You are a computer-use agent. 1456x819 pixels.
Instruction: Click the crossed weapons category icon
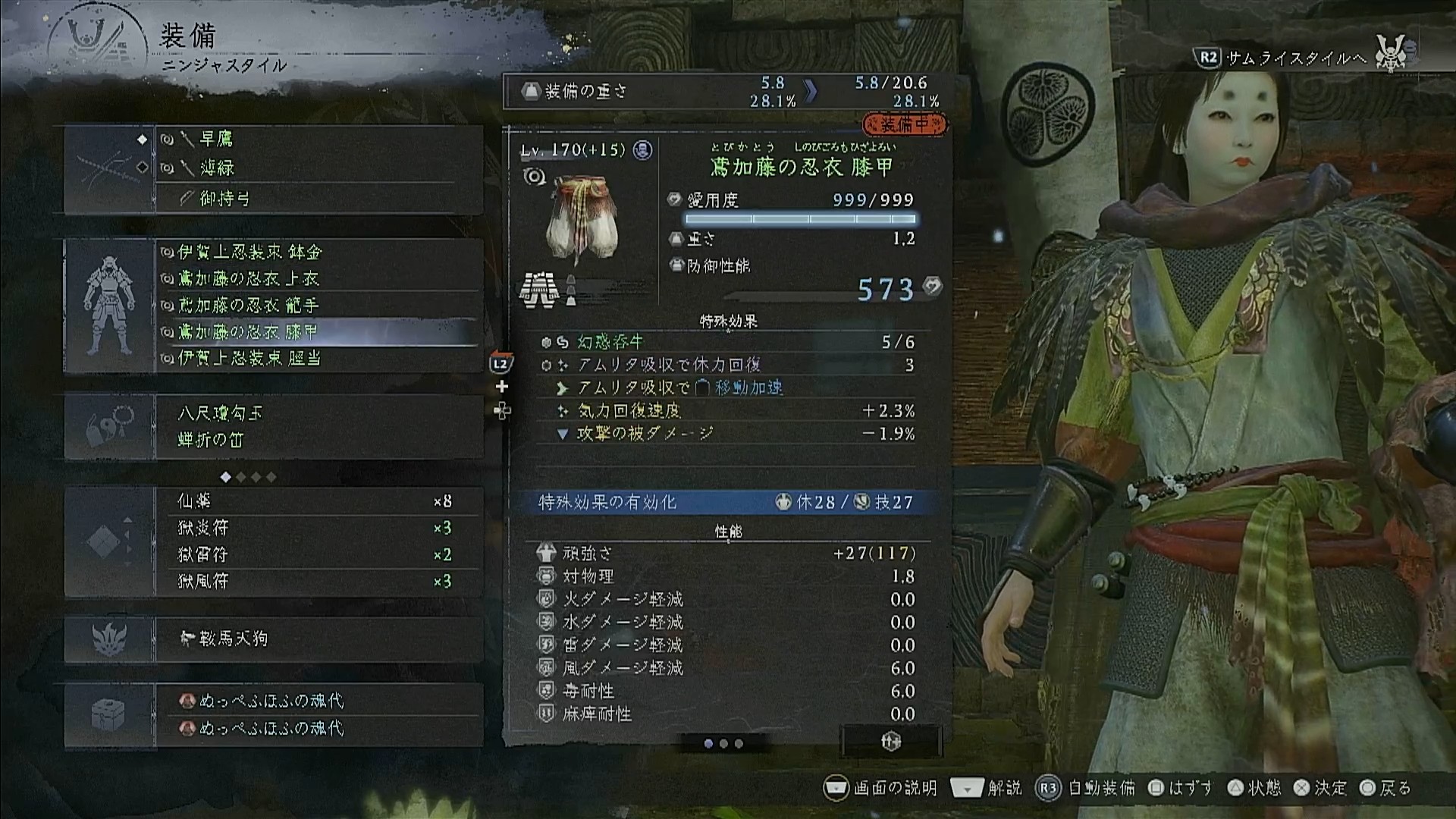[111, 168]
